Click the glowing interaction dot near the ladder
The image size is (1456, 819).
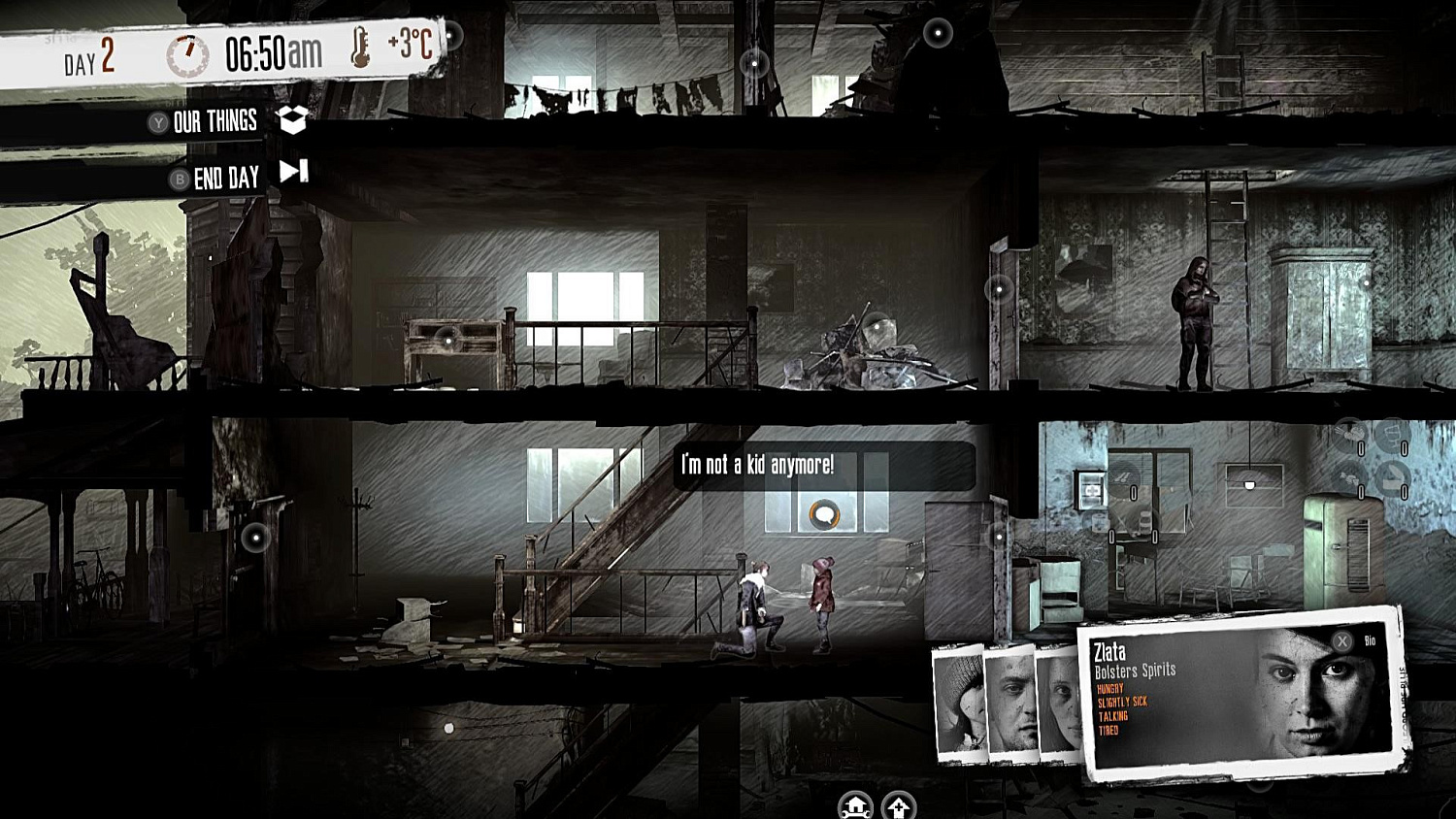tap(999, 289)
